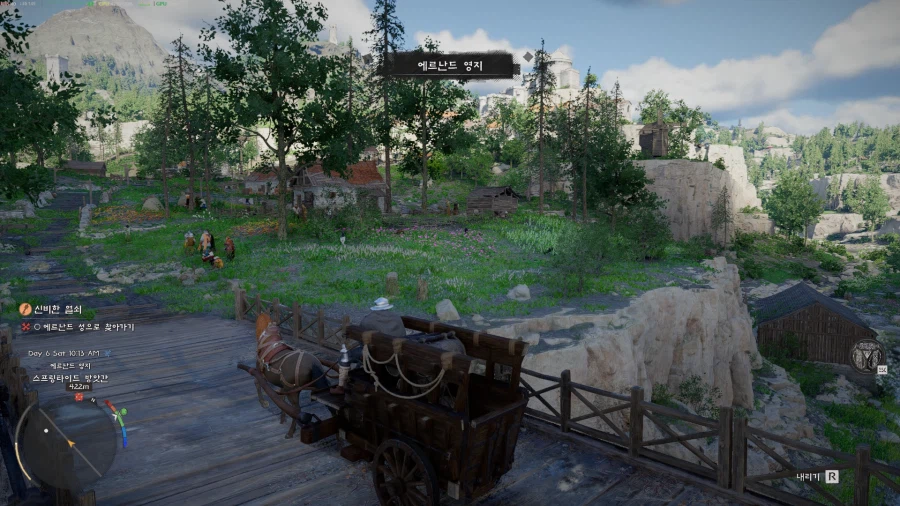Click the circular minimap
Image resolution: width=900 pixels, height=506 pixels.
click(67, 441)
